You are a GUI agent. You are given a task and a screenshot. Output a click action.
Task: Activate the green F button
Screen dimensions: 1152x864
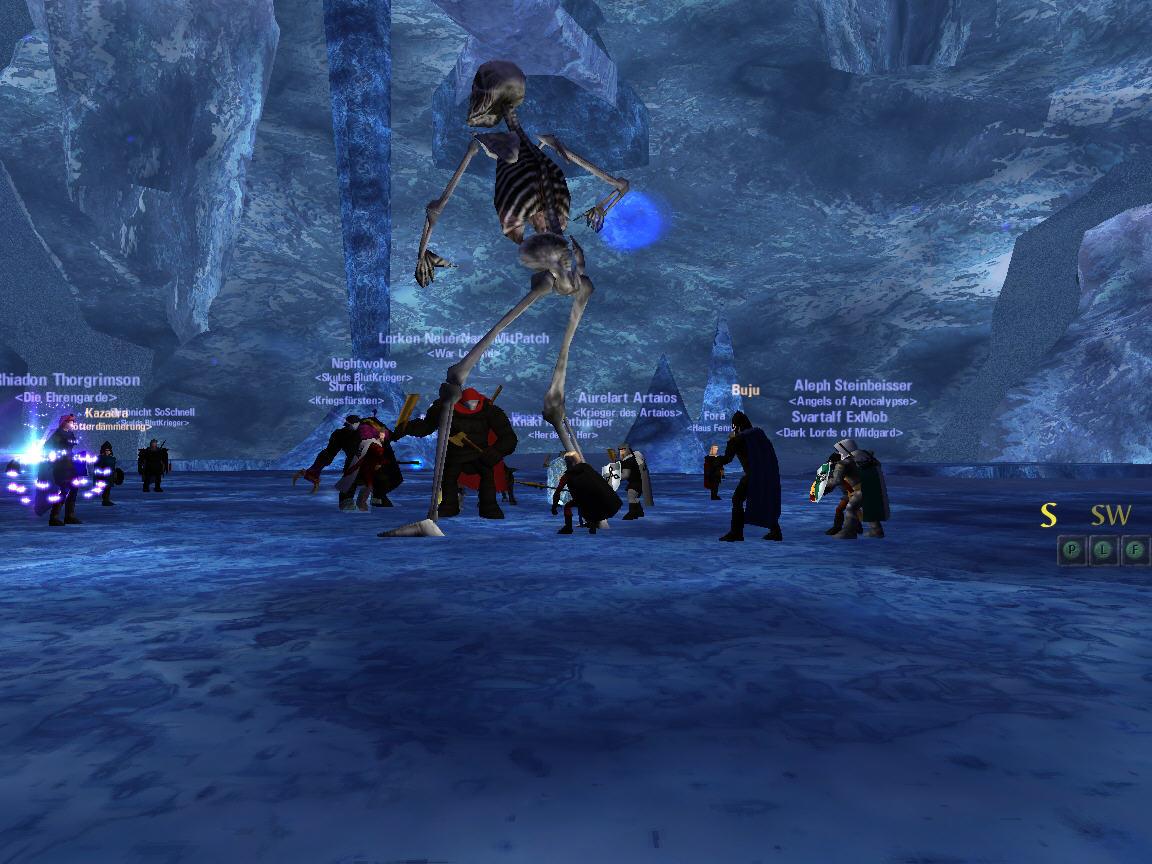[x=1134, y=550]
